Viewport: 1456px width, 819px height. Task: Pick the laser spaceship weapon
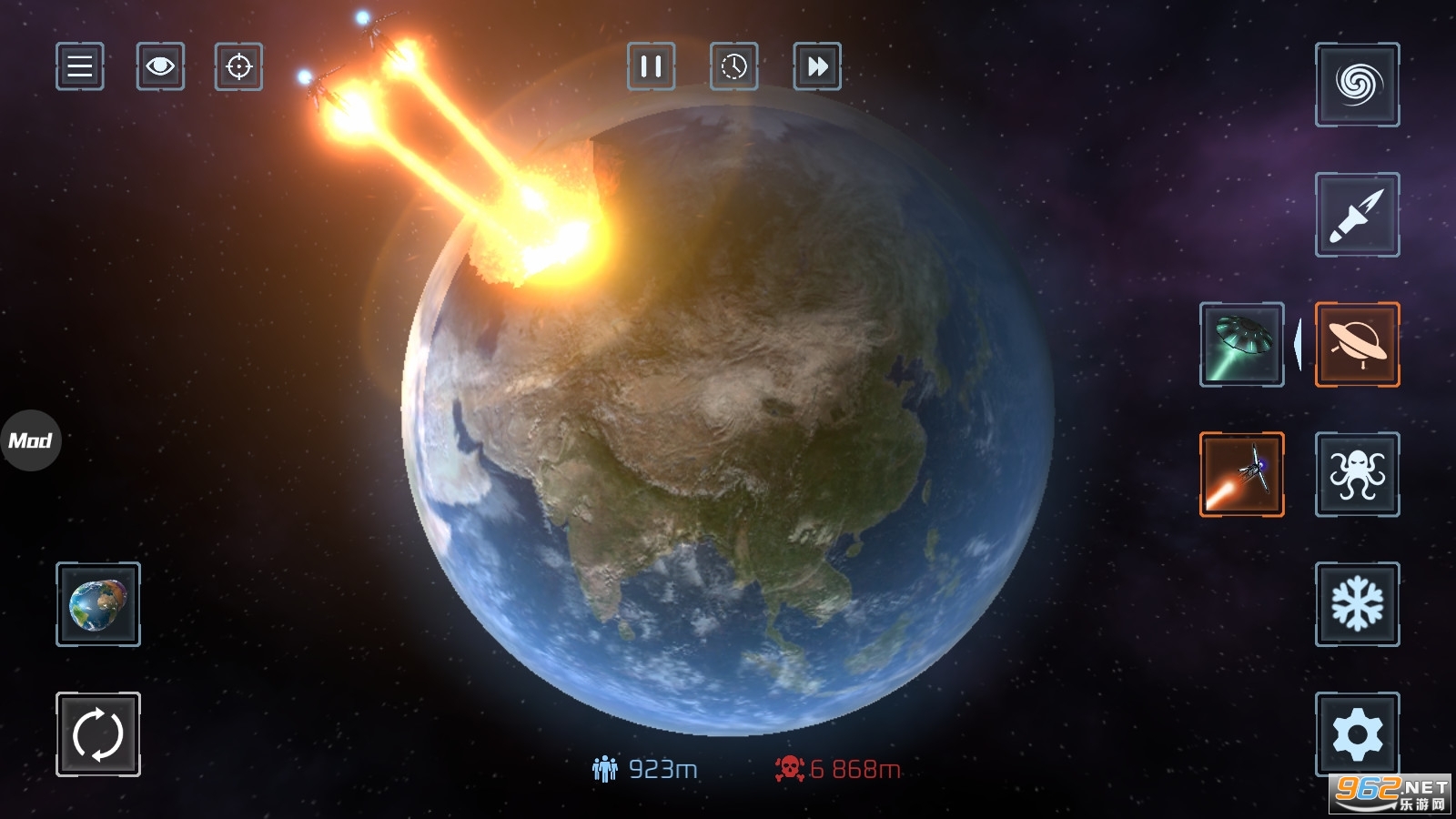tap(1241, 474)
